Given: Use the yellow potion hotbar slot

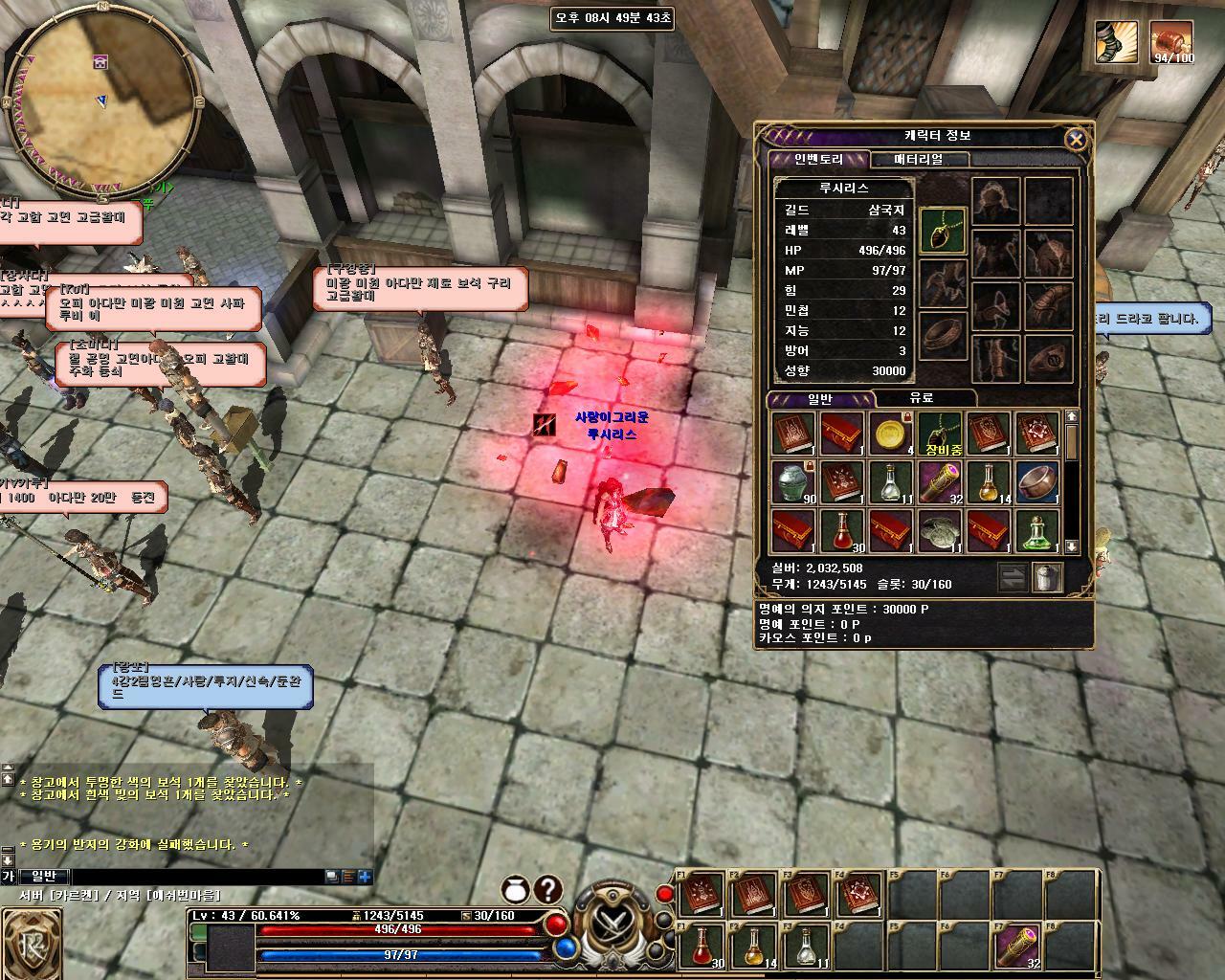Looking at the screenshot, I should (755, 947).
